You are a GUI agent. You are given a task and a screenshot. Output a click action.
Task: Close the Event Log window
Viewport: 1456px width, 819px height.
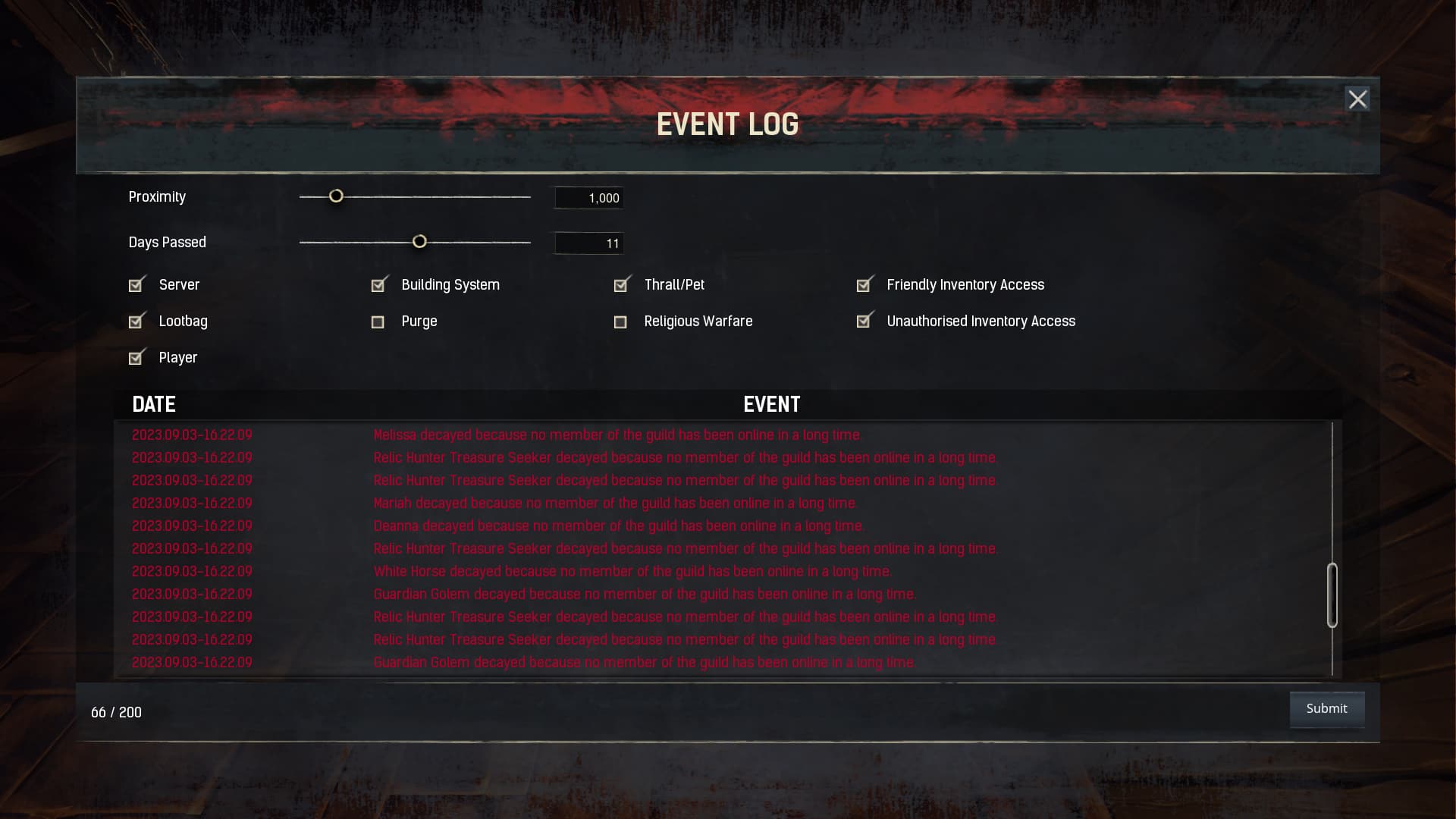[1357, 99]
